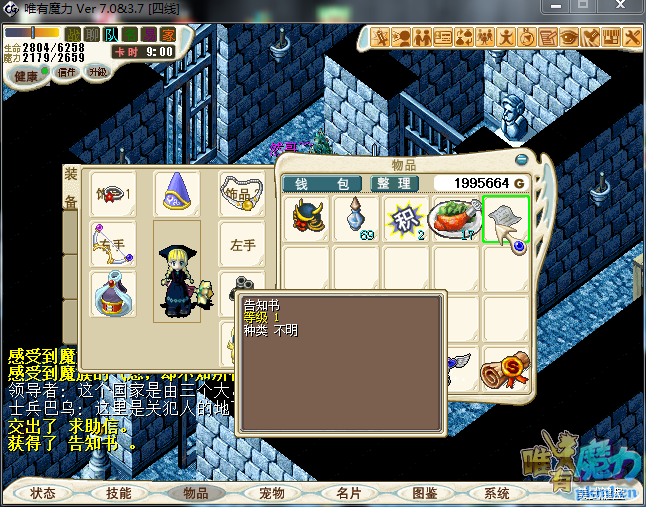Select the 告知书 document item

(505, 218)
